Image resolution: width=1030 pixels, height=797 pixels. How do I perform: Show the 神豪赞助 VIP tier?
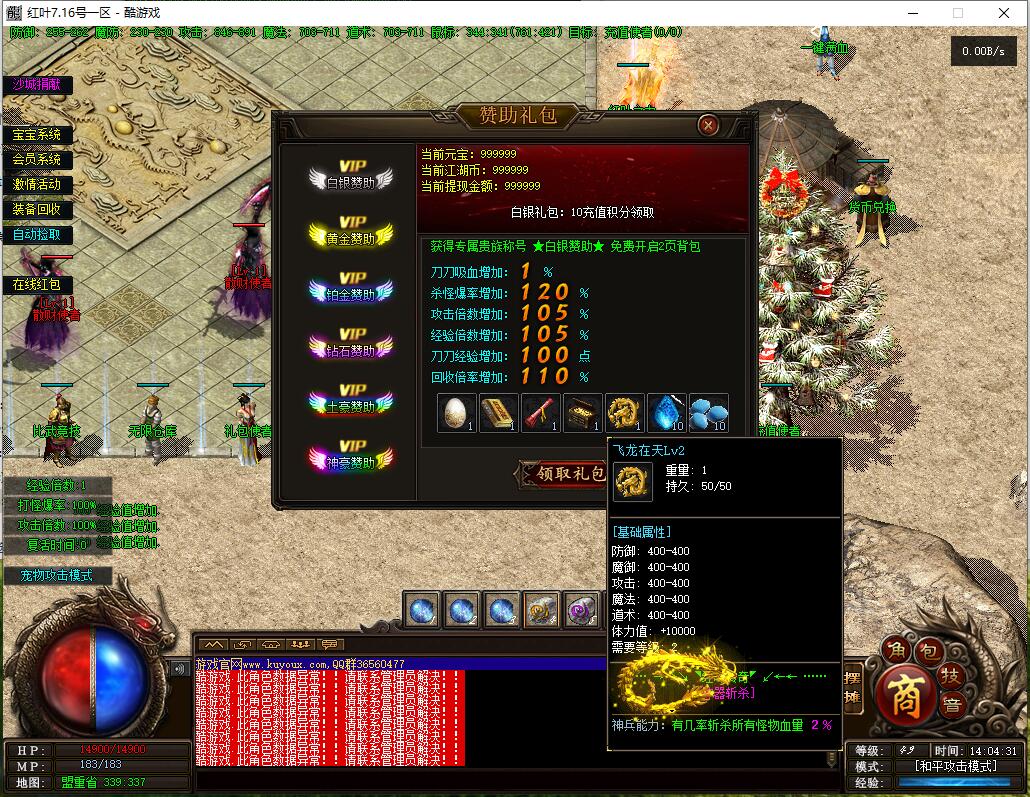pos(350,457)
